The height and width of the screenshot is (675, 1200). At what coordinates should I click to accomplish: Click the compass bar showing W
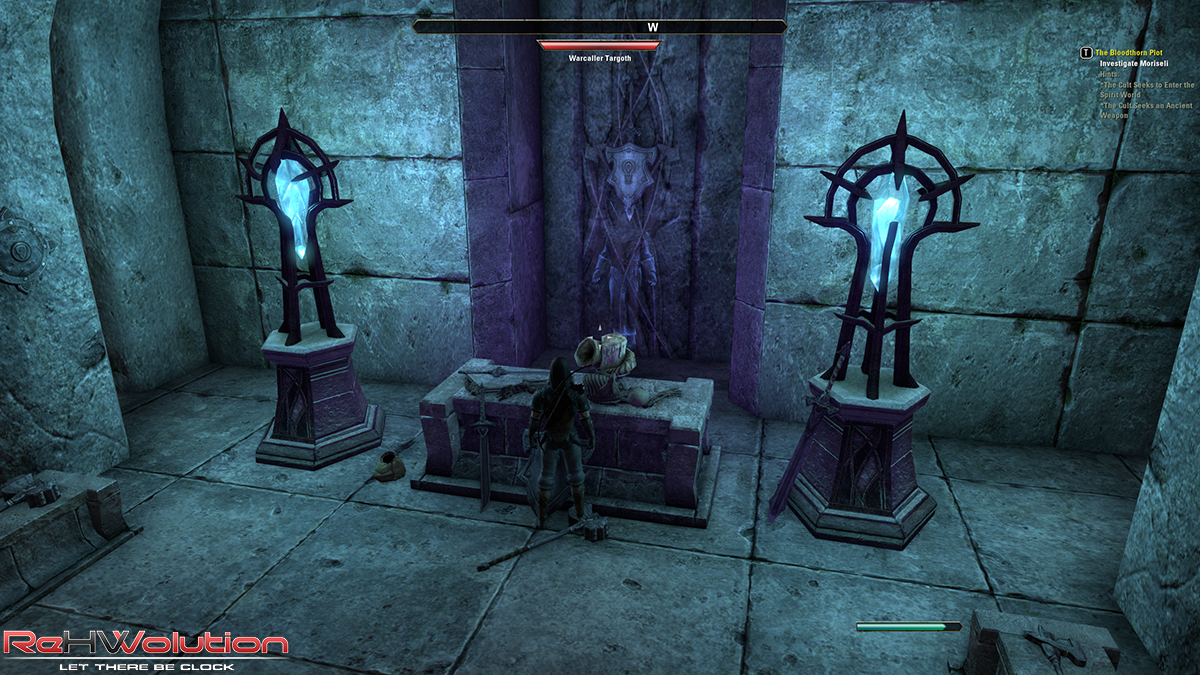pos(600,27)
